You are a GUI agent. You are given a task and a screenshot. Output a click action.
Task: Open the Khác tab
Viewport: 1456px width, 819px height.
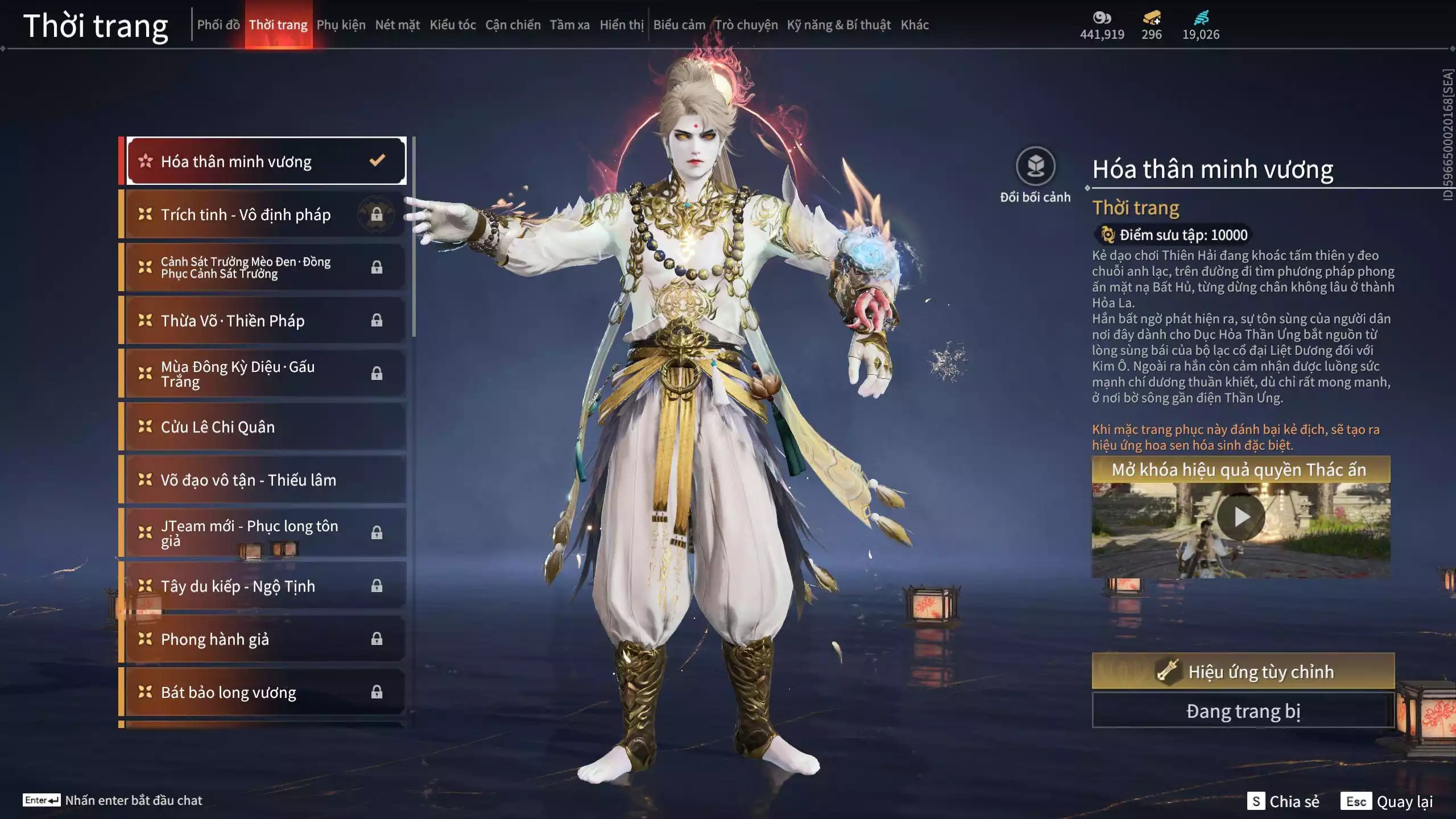pos(914,25)
